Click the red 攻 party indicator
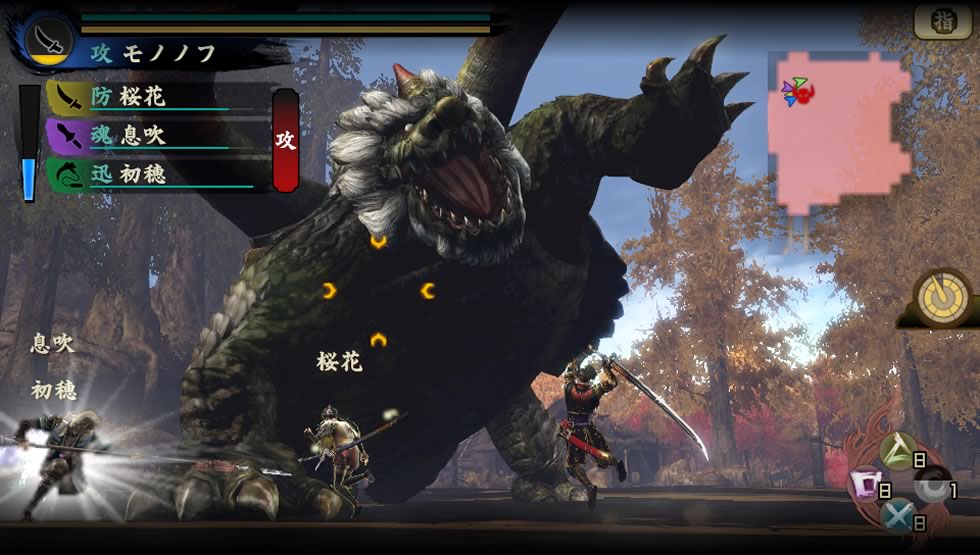 click(285, 140)
